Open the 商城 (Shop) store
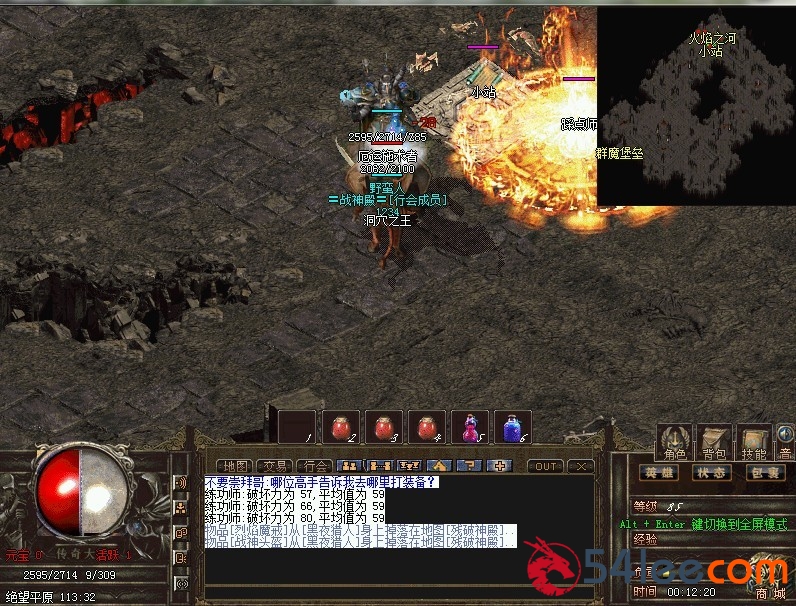Viewport: 796px width, 606px height. pos(771,593)
